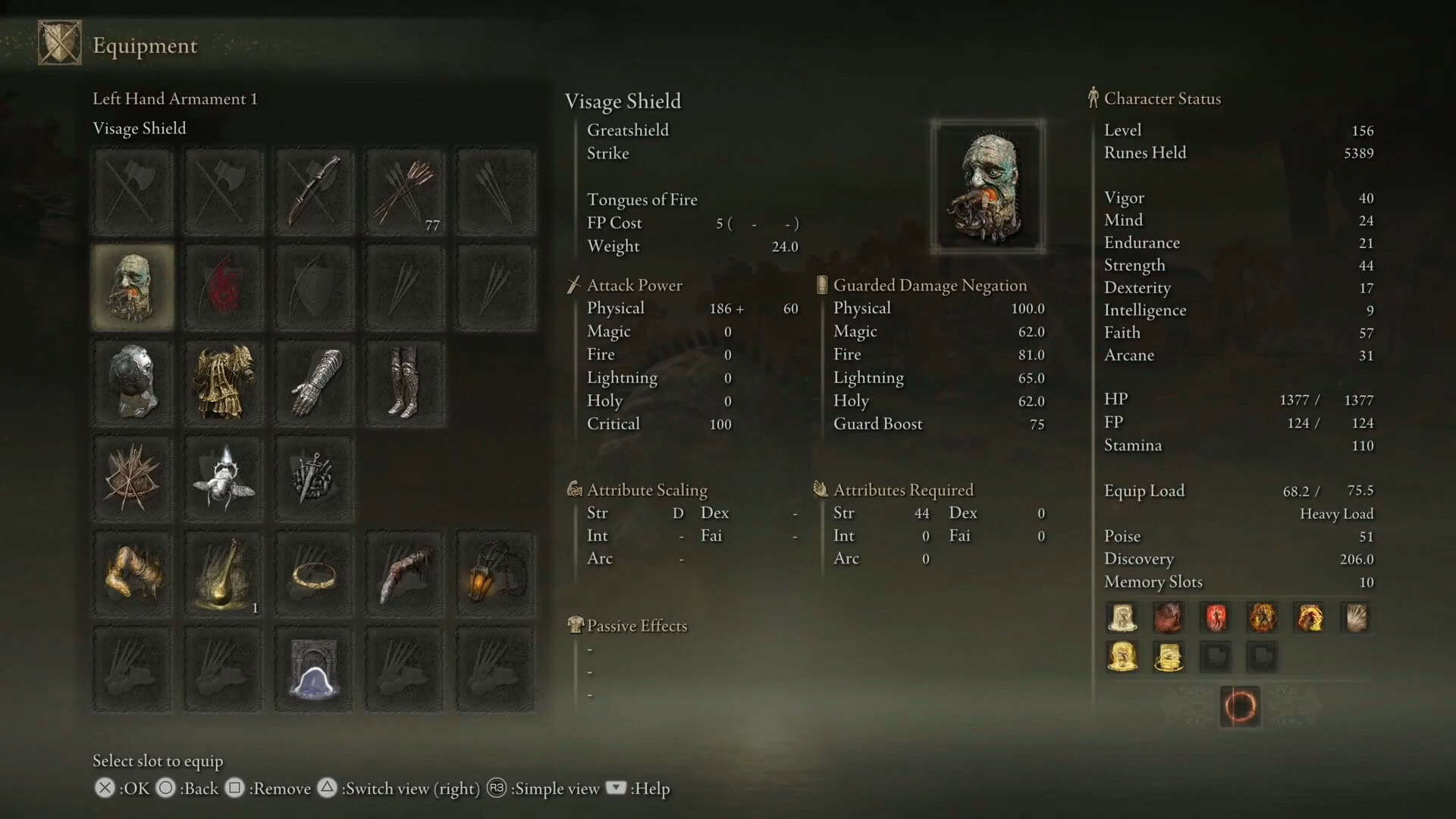Select the beetle talisman slot
The image size is (1456, 819).
(x=224, y=479)
